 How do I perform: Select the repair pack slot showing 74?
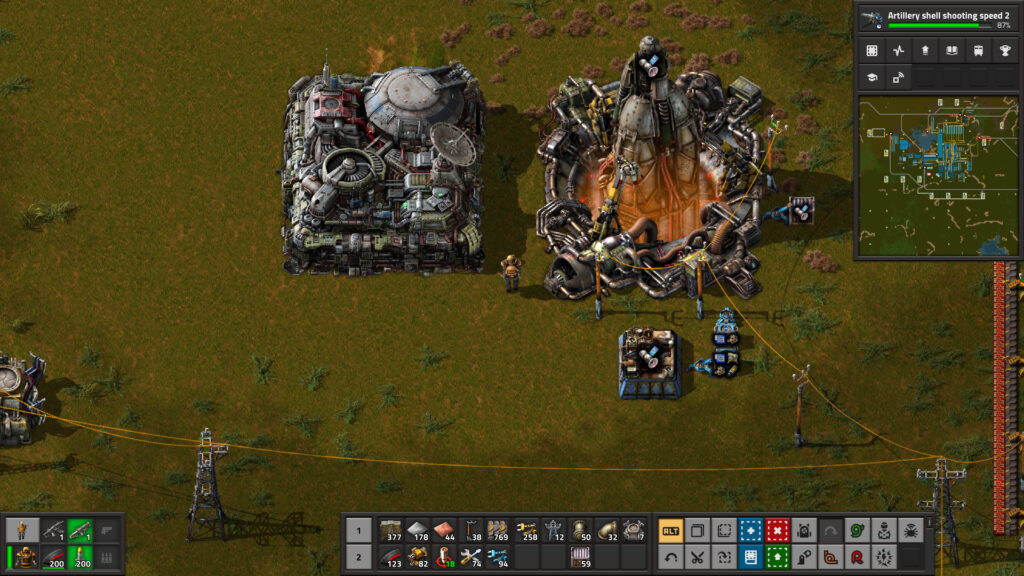tap(470, 557)
